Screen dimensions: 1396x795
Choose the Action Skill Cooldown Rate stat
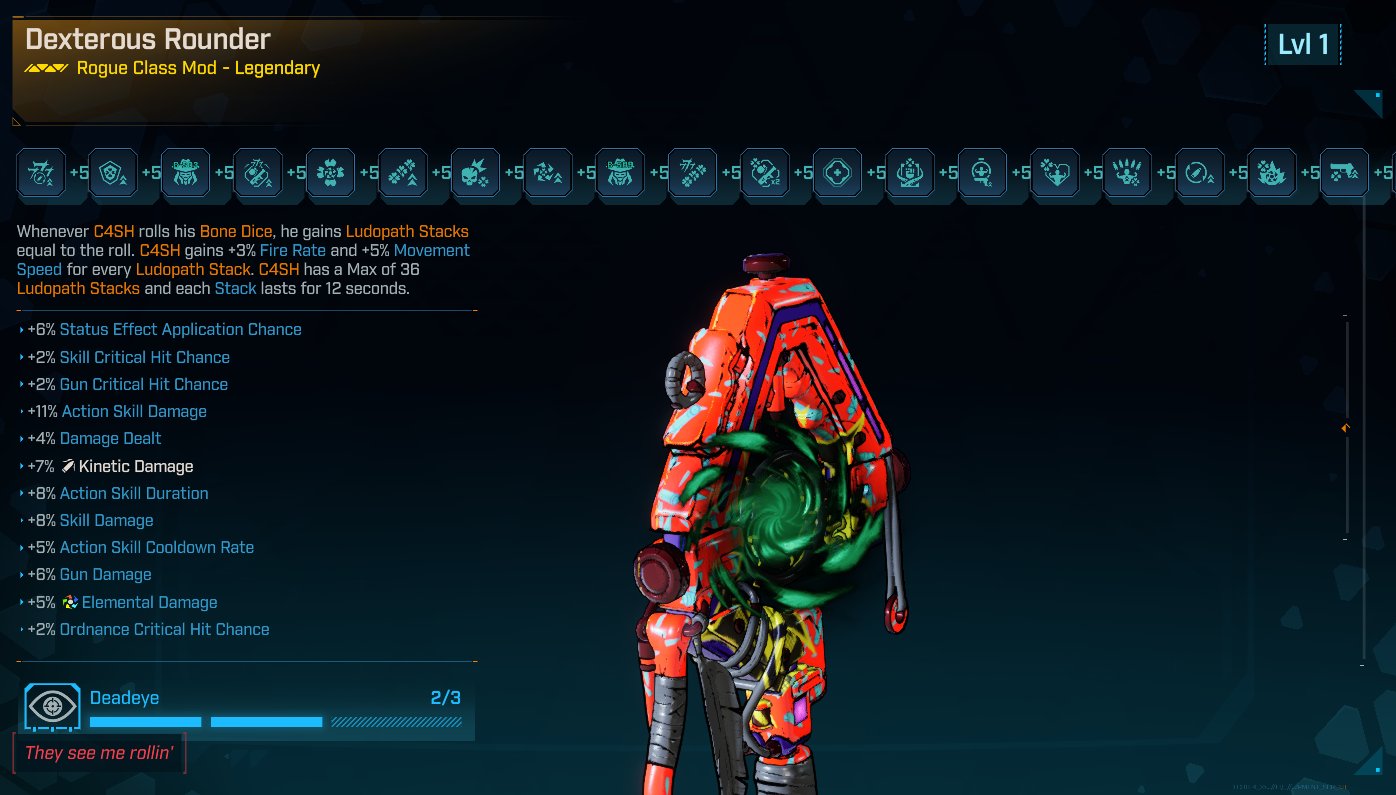156,547
